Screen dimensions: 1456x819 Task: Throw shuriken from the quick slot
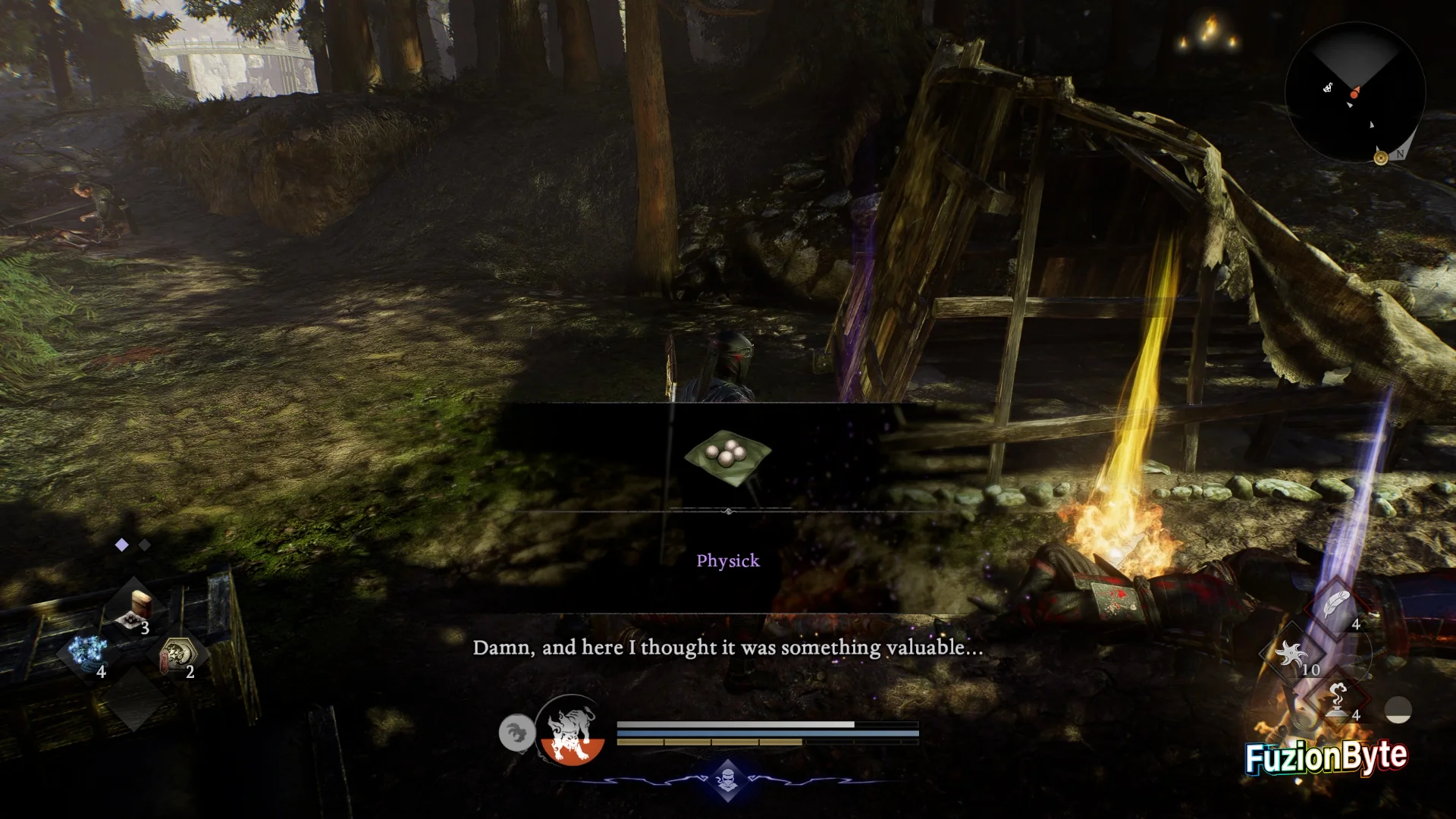pyautogui.click(x=1291, y=654)
